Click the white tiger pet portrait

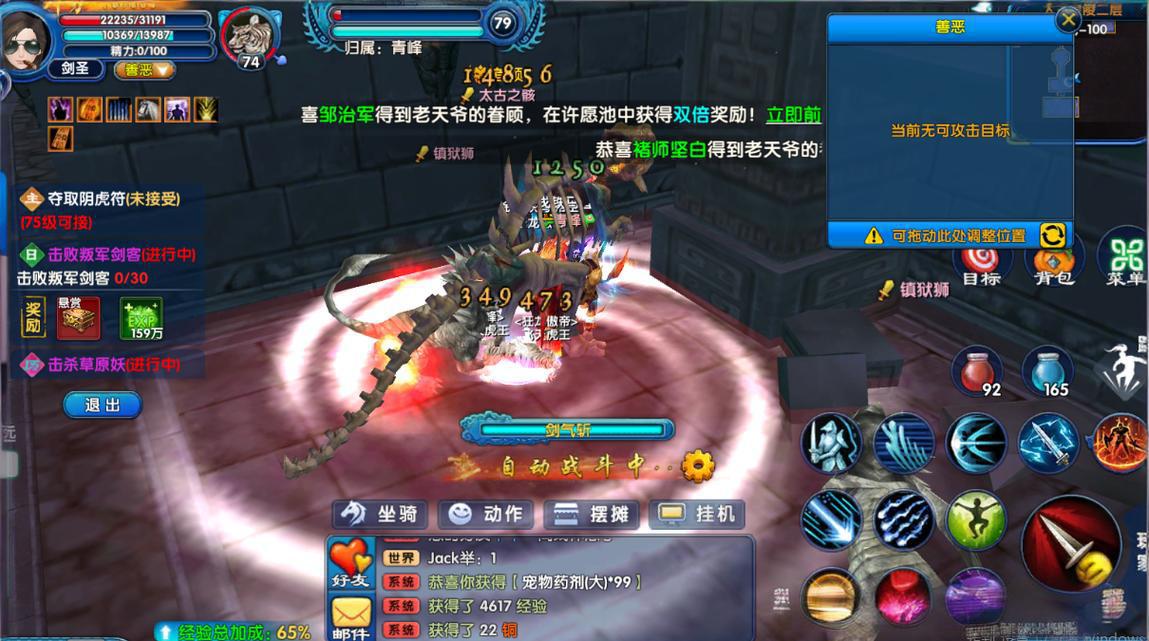248,37
